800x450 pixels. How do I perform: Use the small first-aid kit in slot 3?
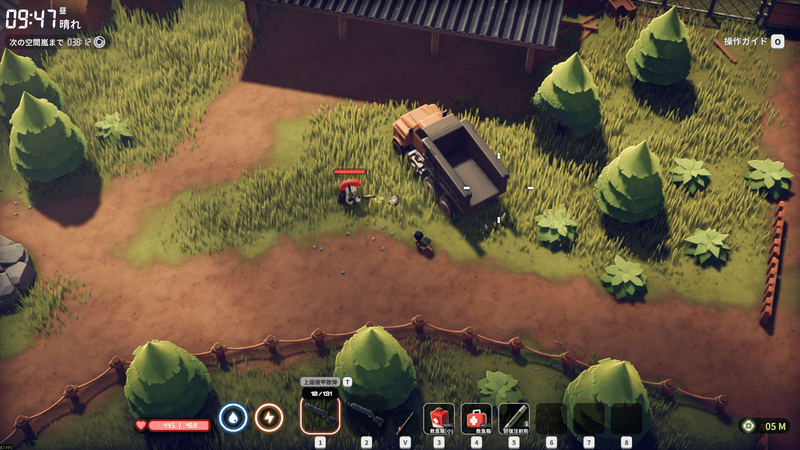(439, 417)
